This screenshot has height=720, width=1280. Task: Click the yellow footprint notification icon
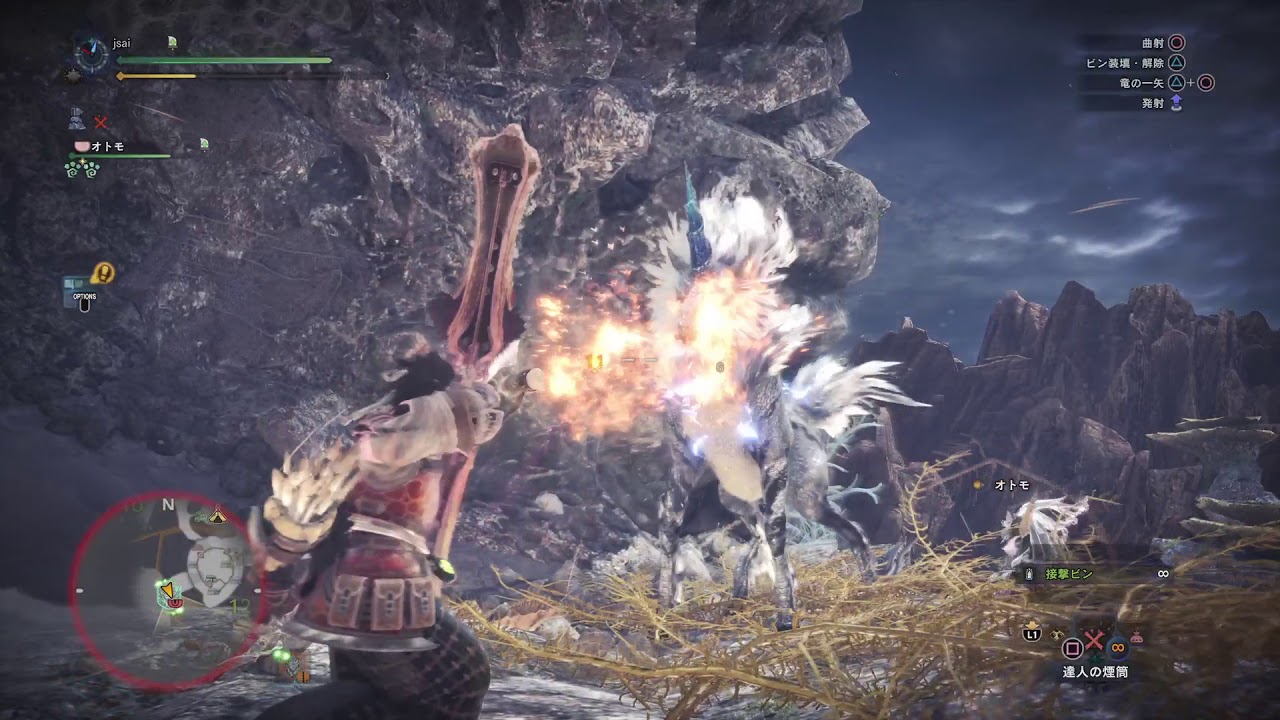click(x=102, y=272)
